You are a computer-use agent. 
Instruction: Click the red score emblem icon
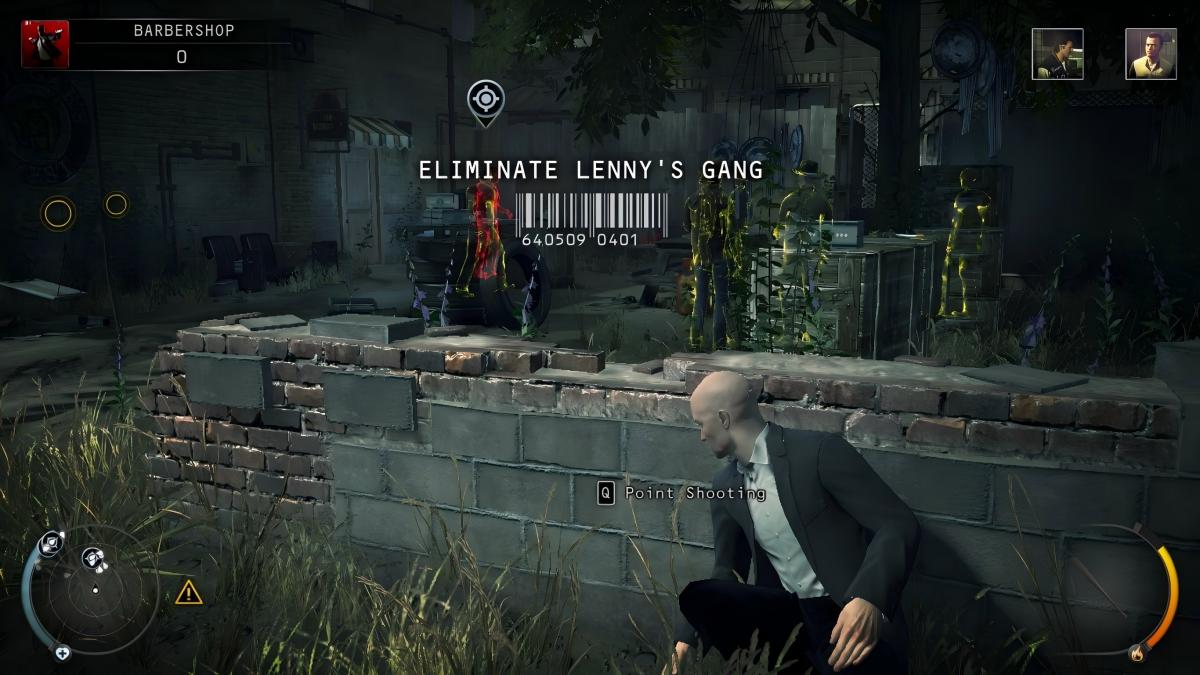pos(45,44)
